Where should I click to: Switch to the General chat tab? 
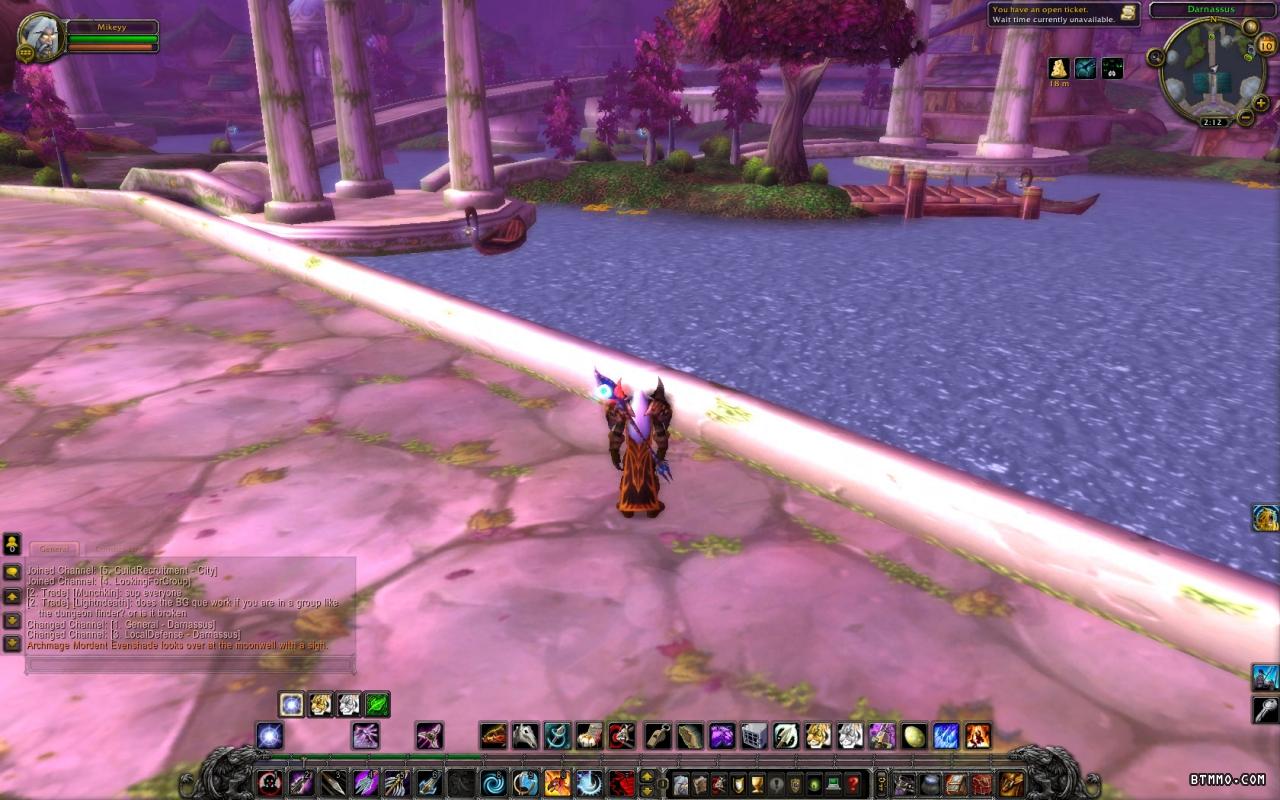coord(54,549)
